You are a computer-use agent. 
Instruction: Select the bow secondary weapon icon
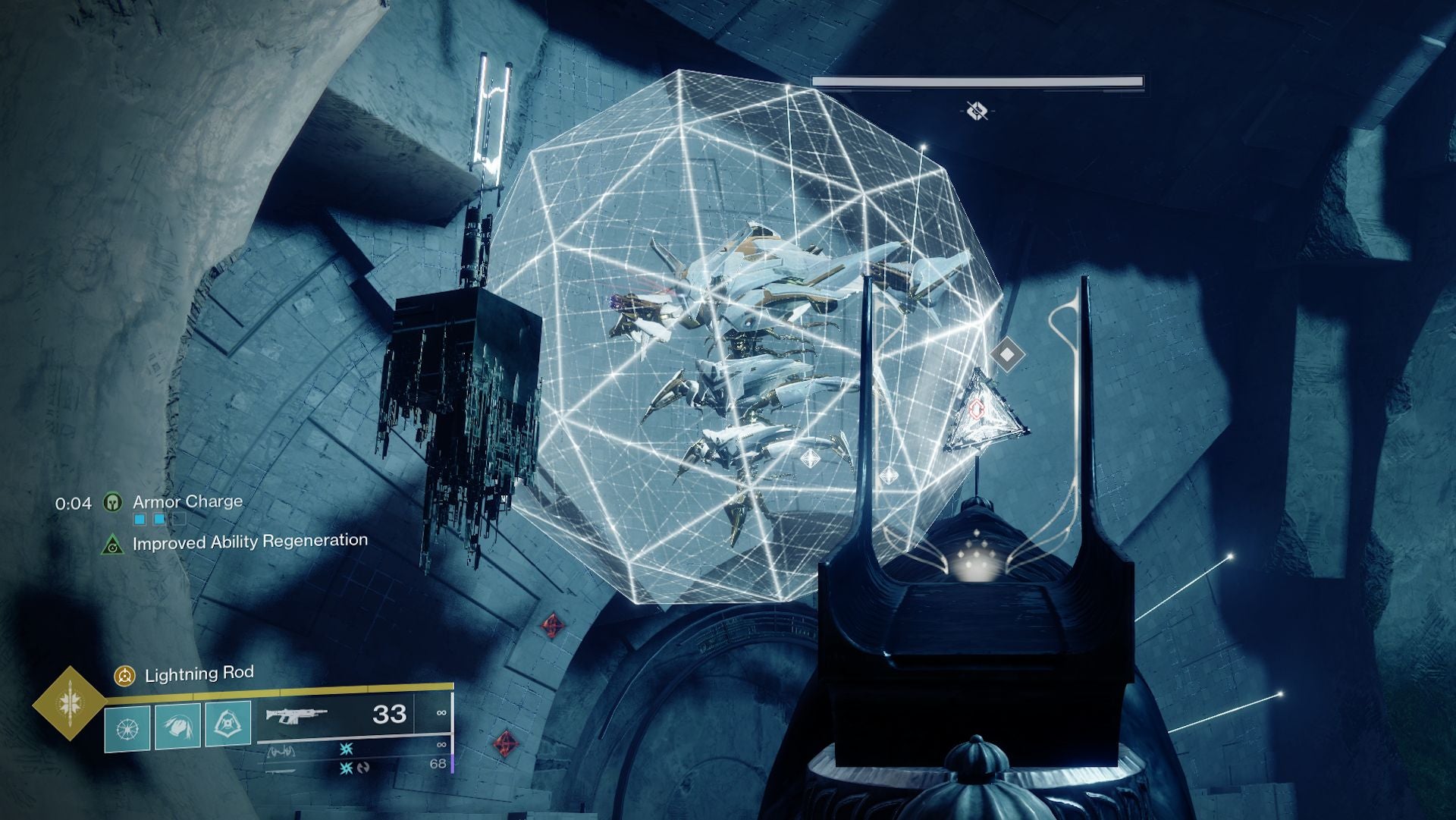[x=282, y=752]
